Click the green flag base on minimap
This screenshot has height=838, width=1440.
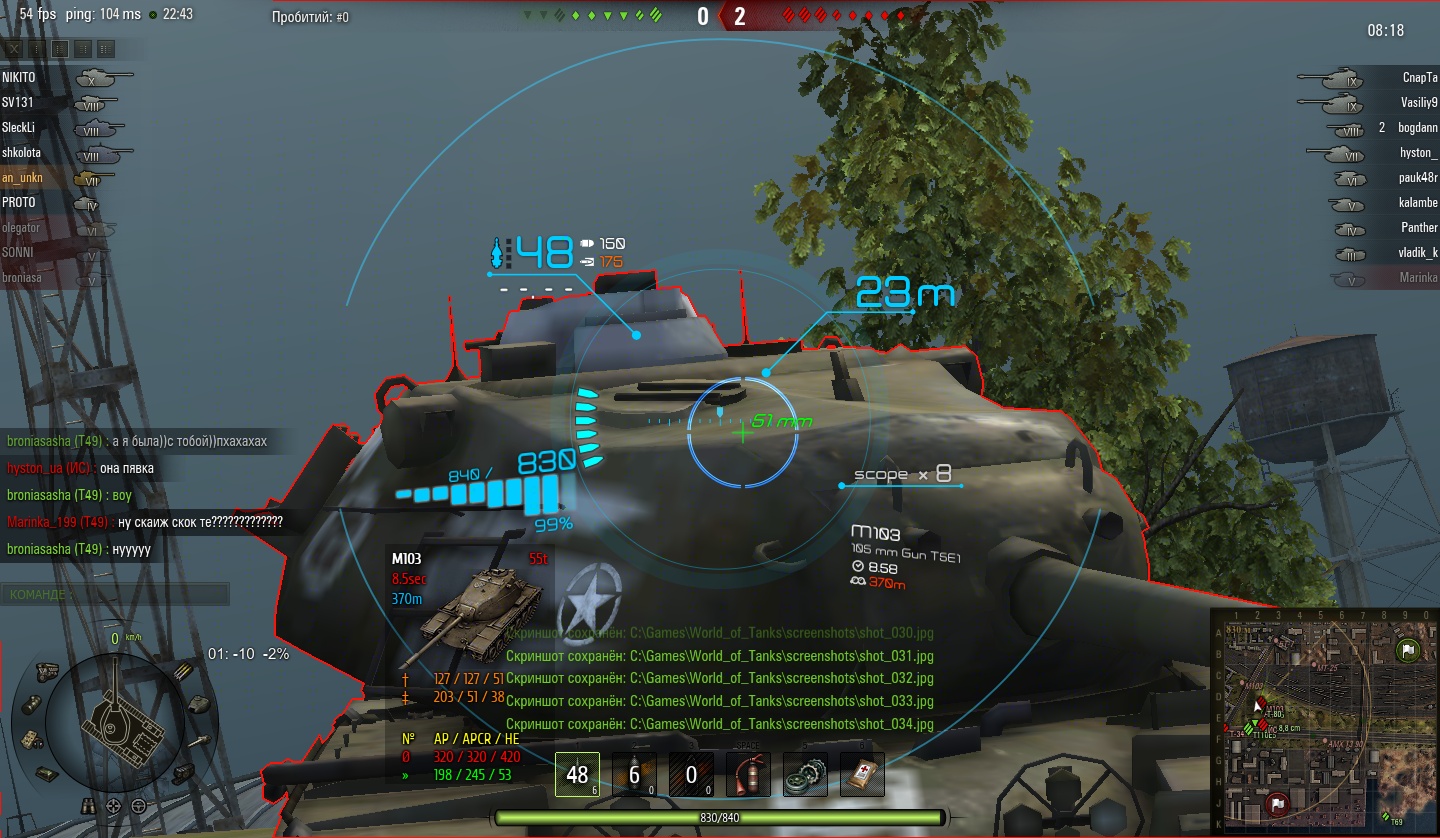[x=1407, y=651]
